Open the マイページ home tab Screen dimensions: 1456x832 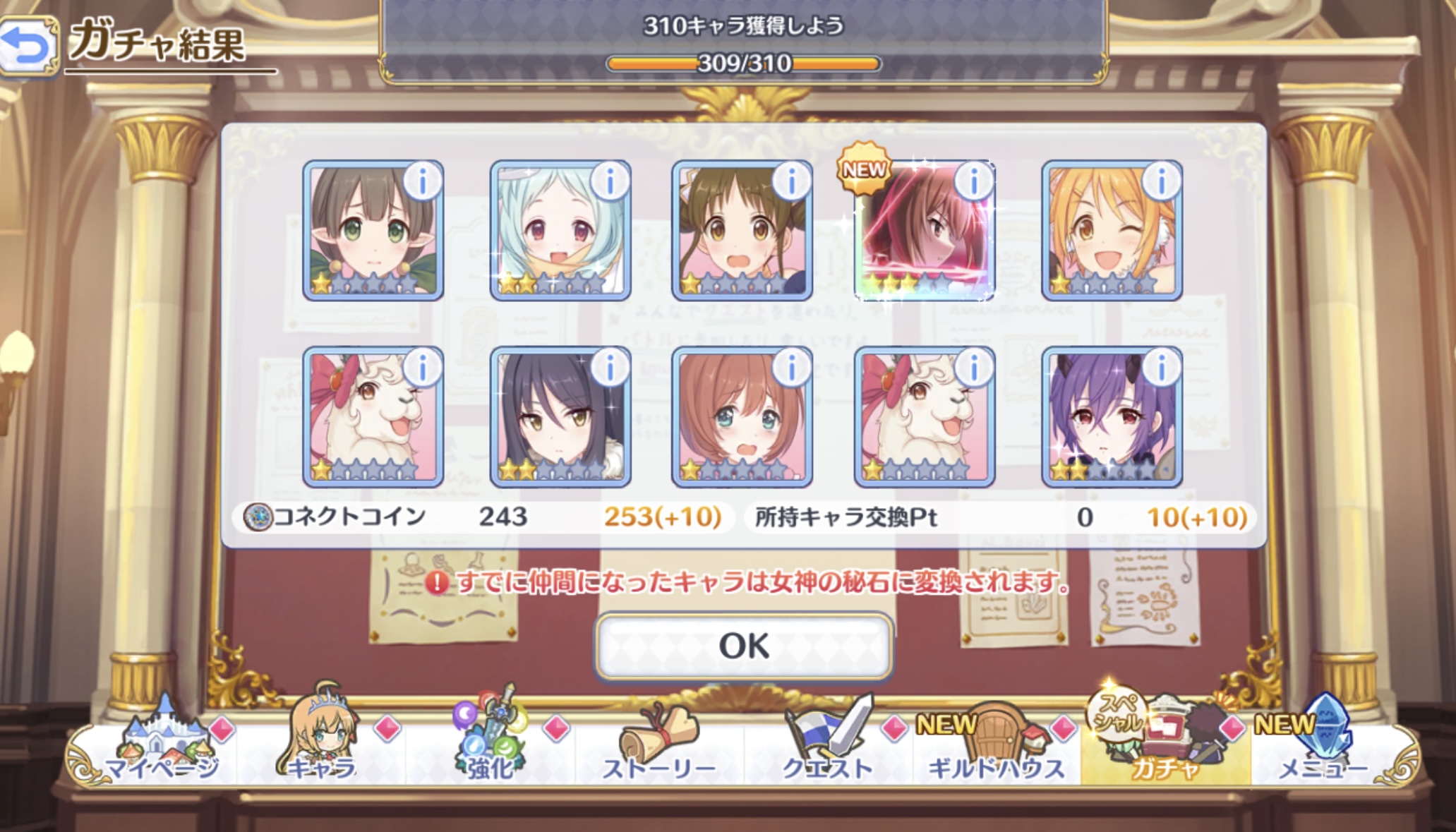pyautogui.click(x=161, y=749)
